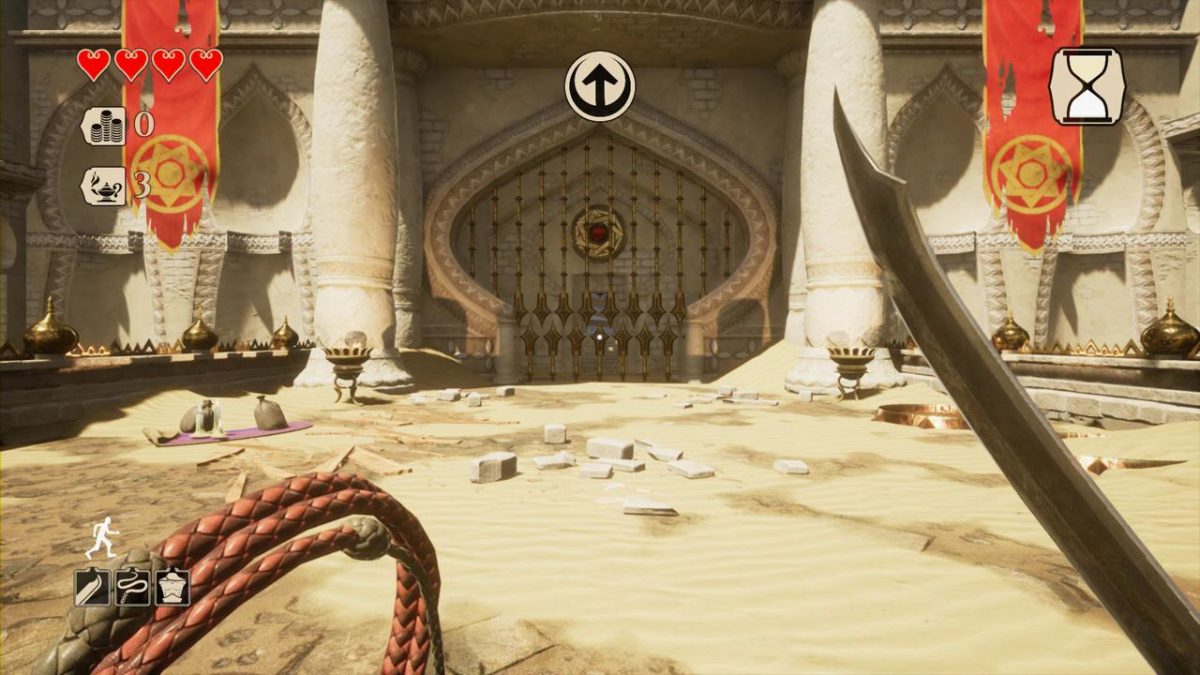
Task: Click the up-arrow objective marker
Action: click(600, 86)
